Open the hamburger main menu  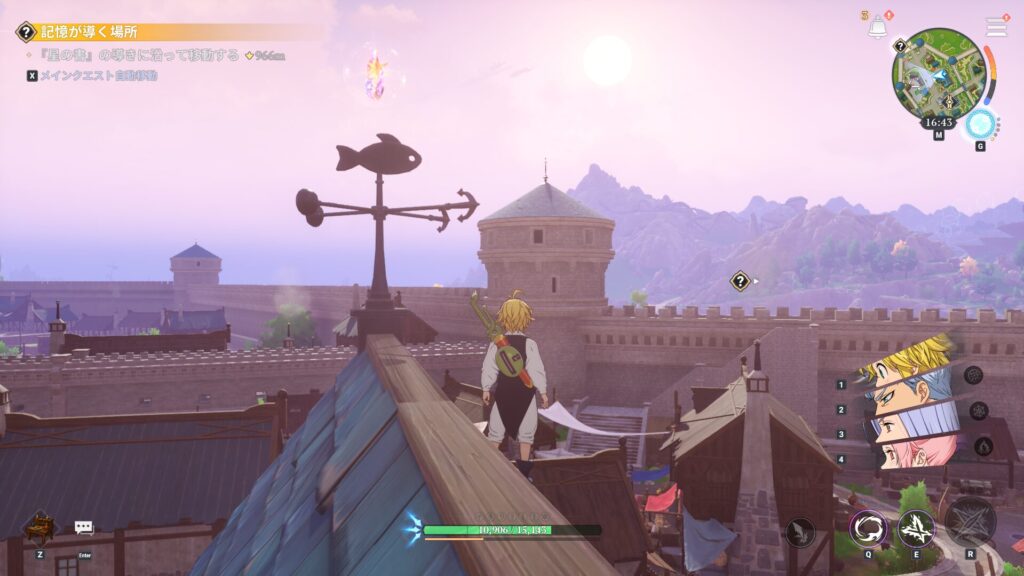click(x=996, y=26)
